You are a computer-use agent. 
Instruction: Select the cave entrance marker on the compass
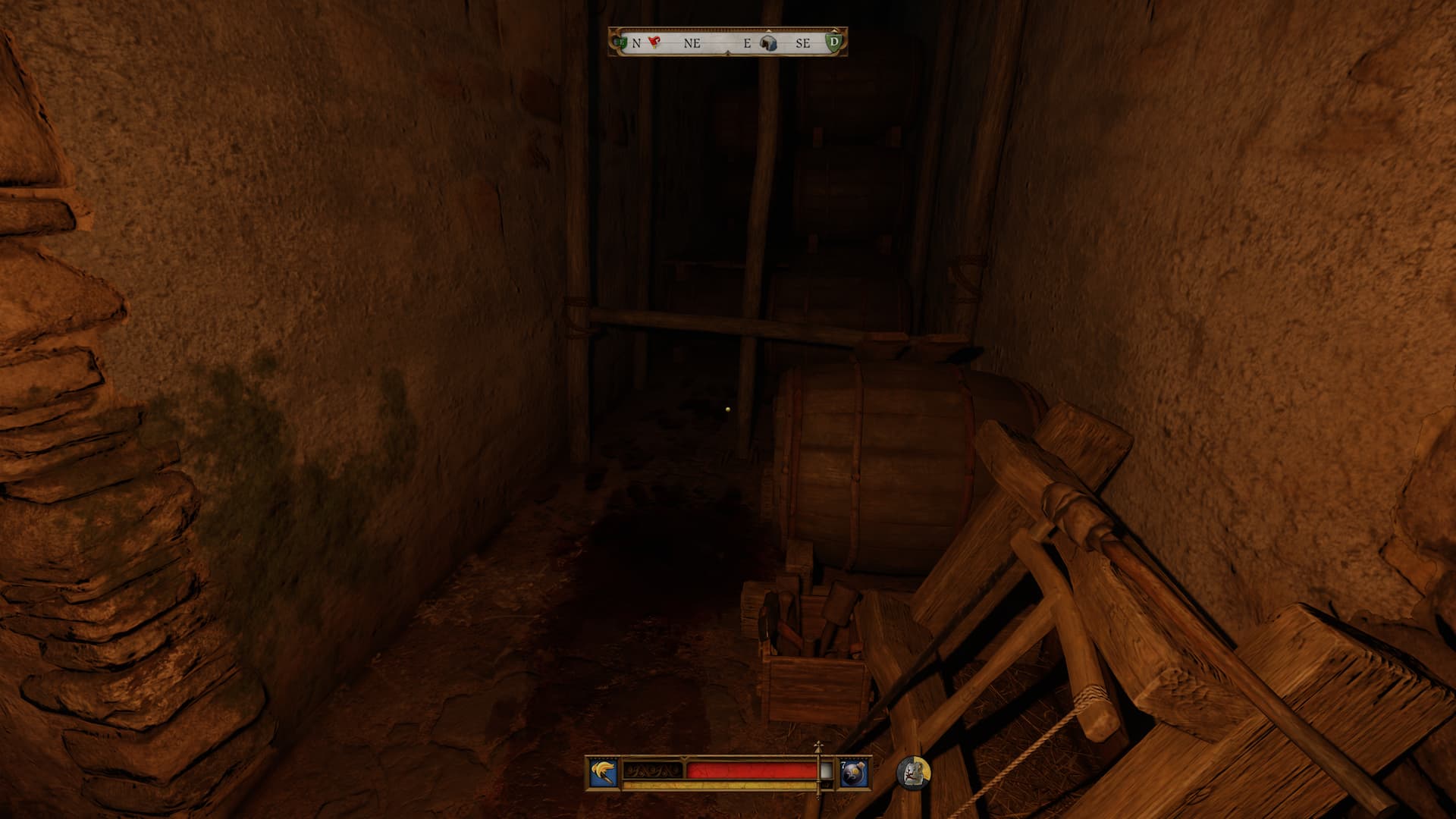(769, 42)
